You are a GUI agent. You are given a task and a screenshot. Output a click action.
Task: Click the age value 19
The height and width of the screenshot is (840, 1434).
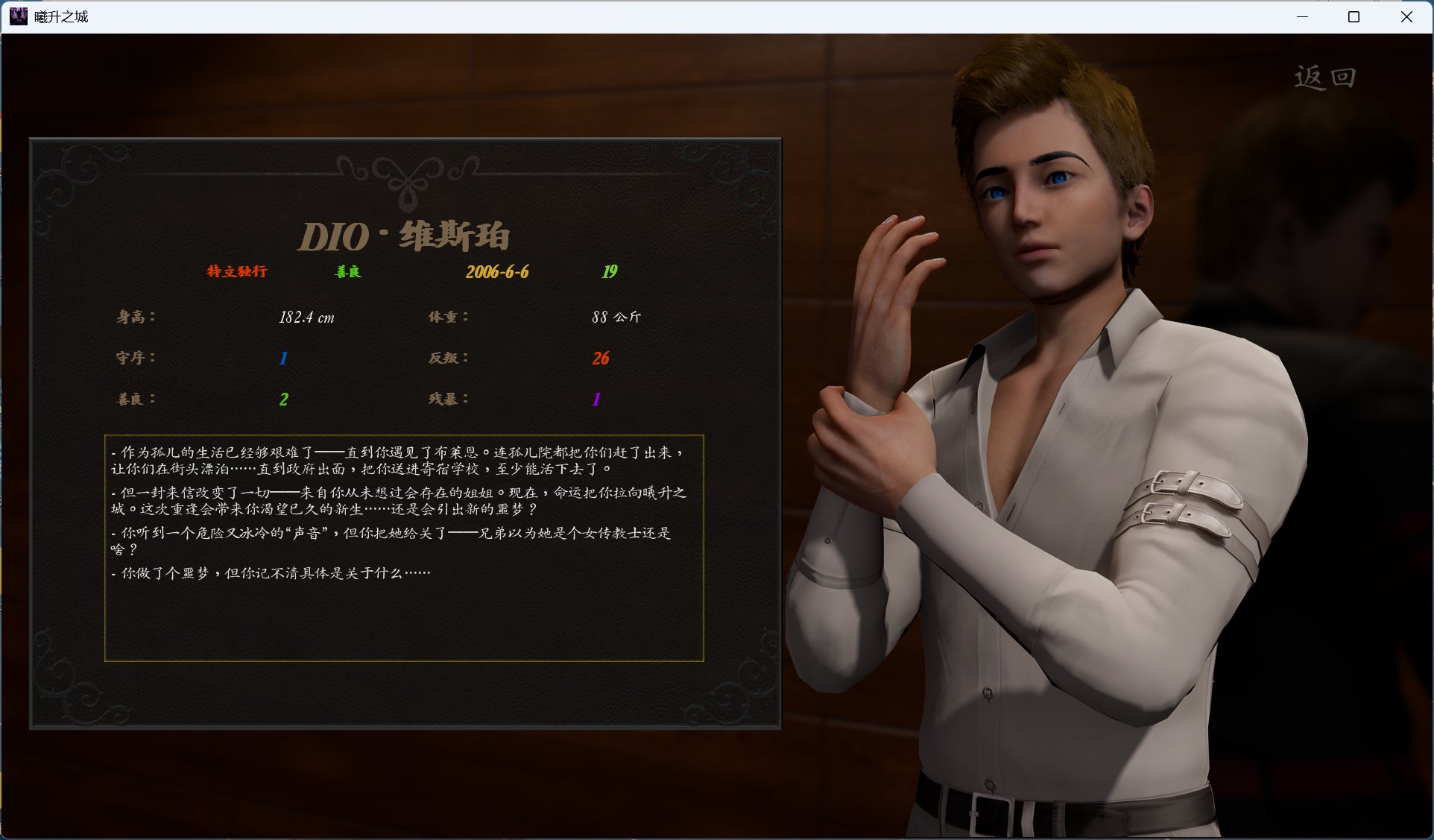(610, 271)
